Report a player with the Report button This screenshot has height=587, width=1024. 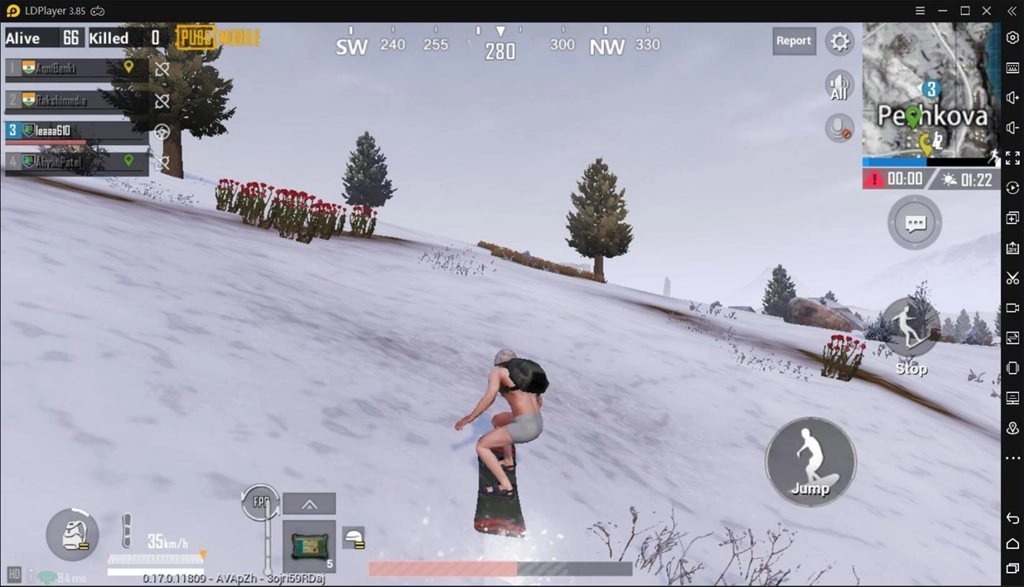click(793, 41)
